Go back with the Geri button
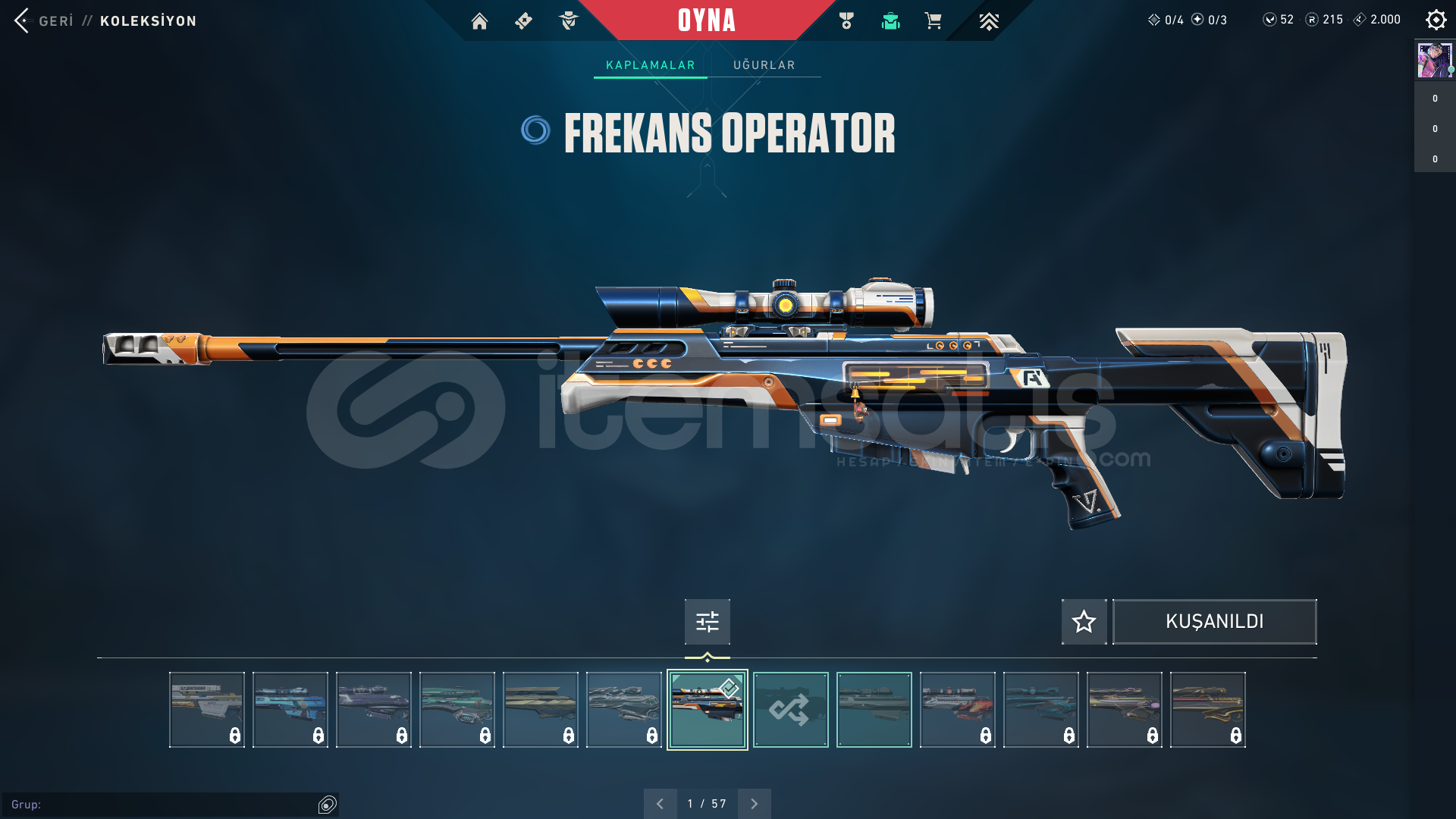The height and width of the screenshot is (819, 1456). pos(44,20)
